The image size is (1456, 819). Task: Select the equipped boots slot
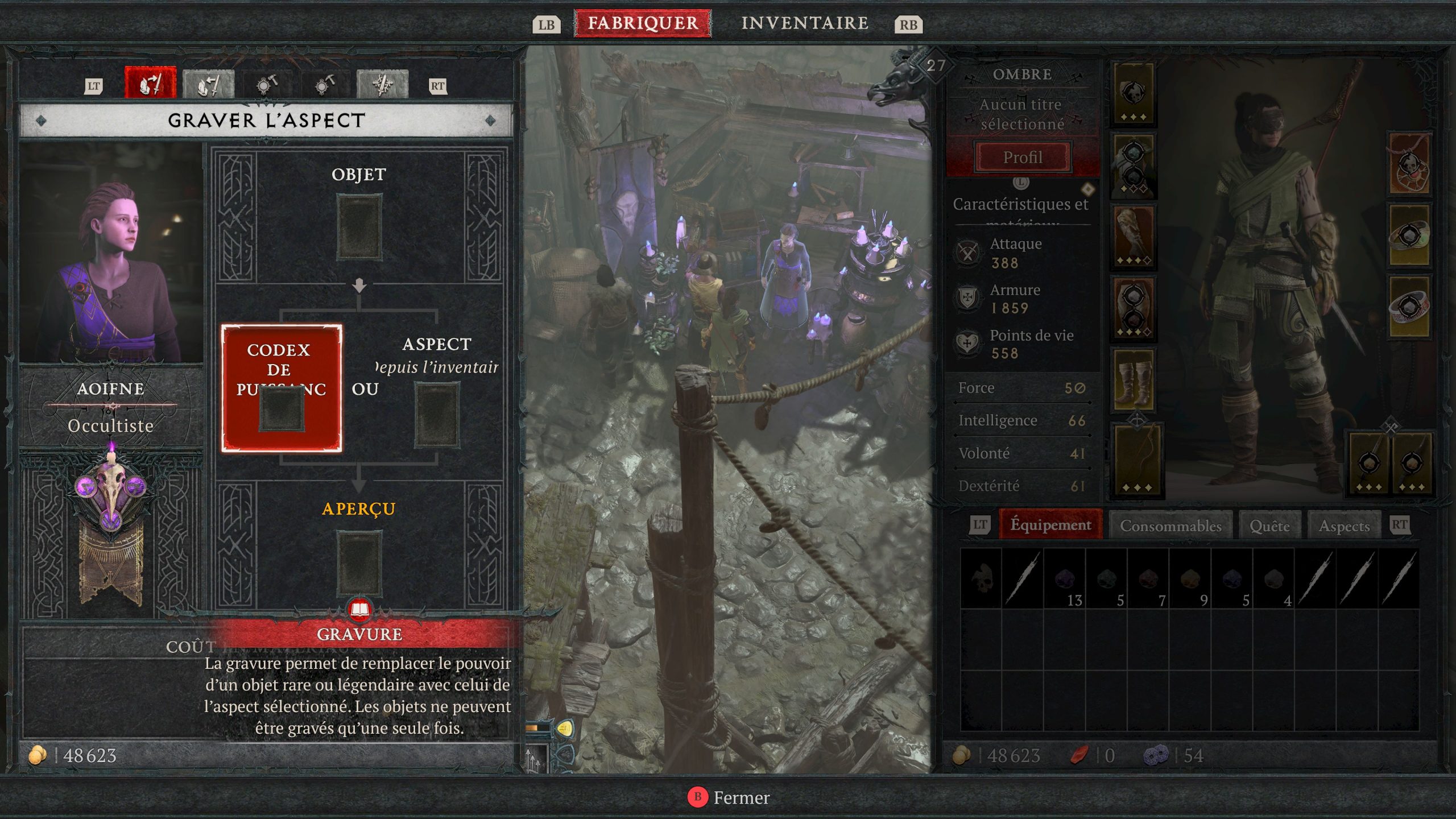tap(1134, 379)
